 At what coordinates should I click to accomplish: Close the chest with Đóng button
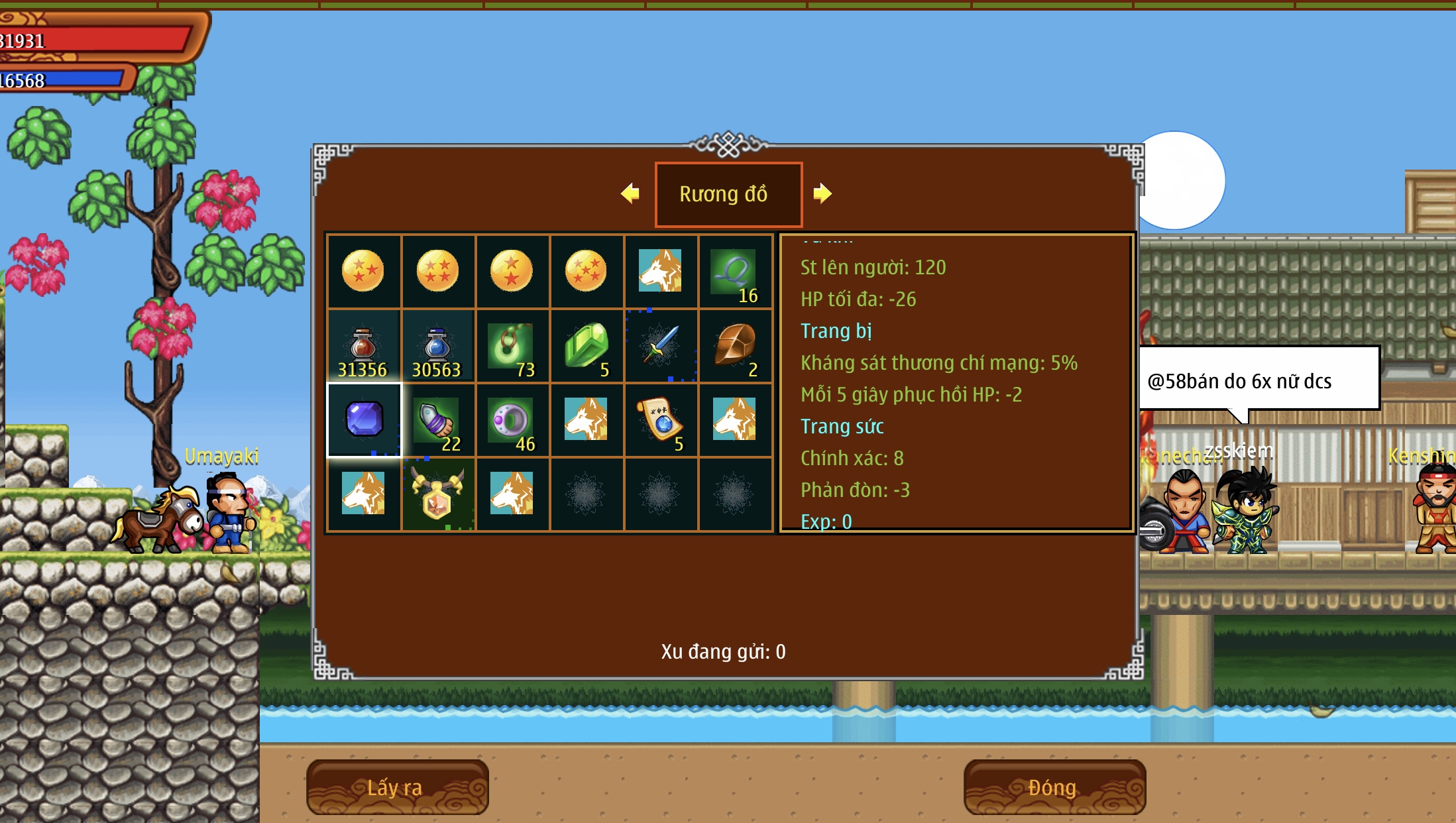[1054, 787]
